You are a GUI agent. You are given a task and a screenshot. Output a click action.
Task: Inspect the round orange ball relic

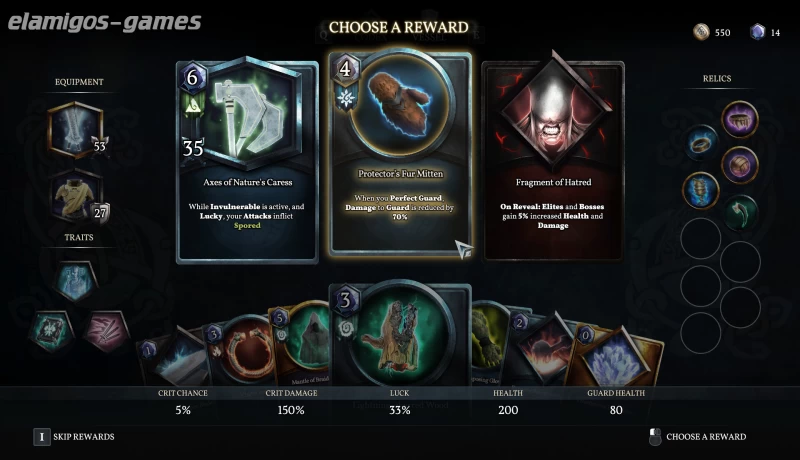740,164
